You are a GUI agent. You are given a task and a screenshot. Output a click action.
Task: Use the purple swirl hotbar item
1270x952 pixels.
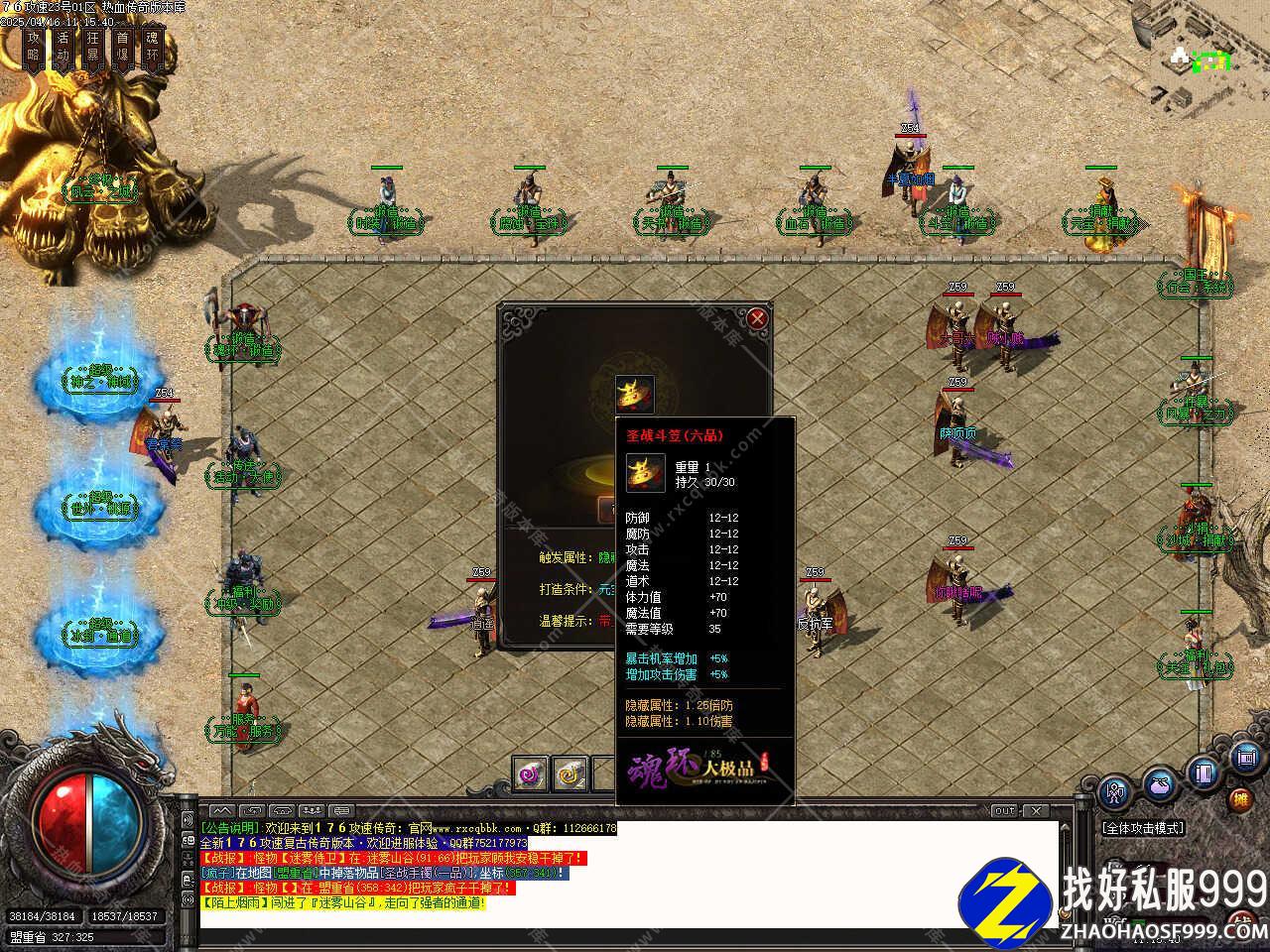click(531, 773)
